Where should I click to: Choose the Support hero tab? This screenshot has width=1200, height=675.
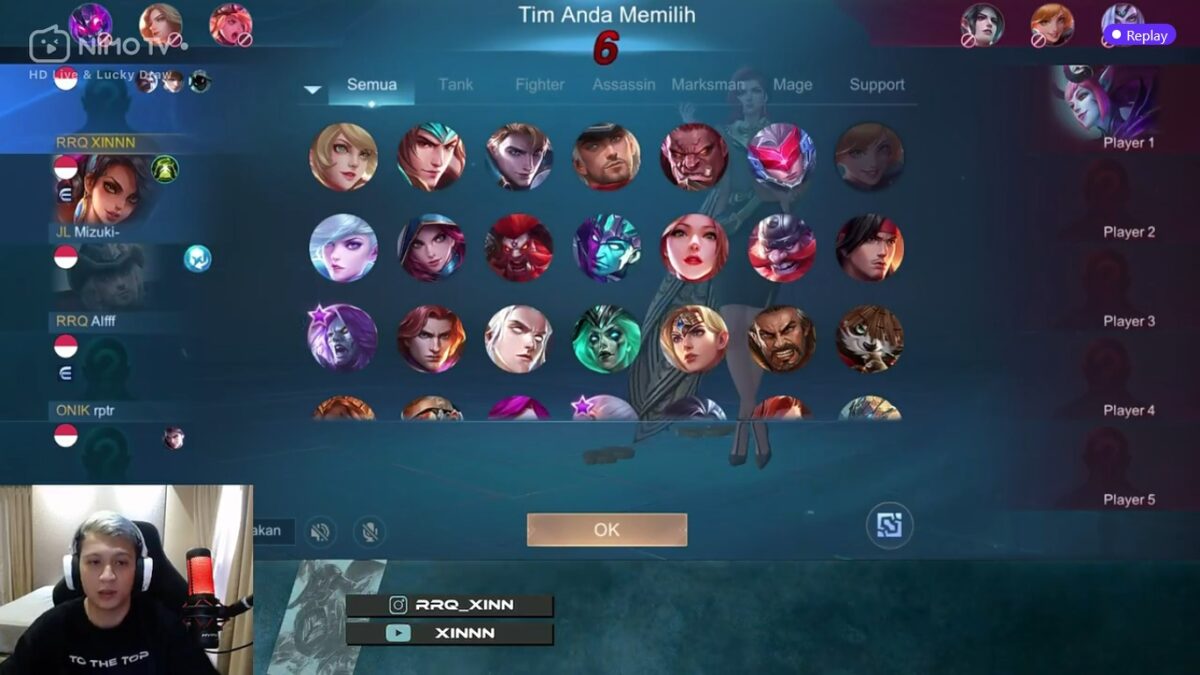click(x=877, y=85)
